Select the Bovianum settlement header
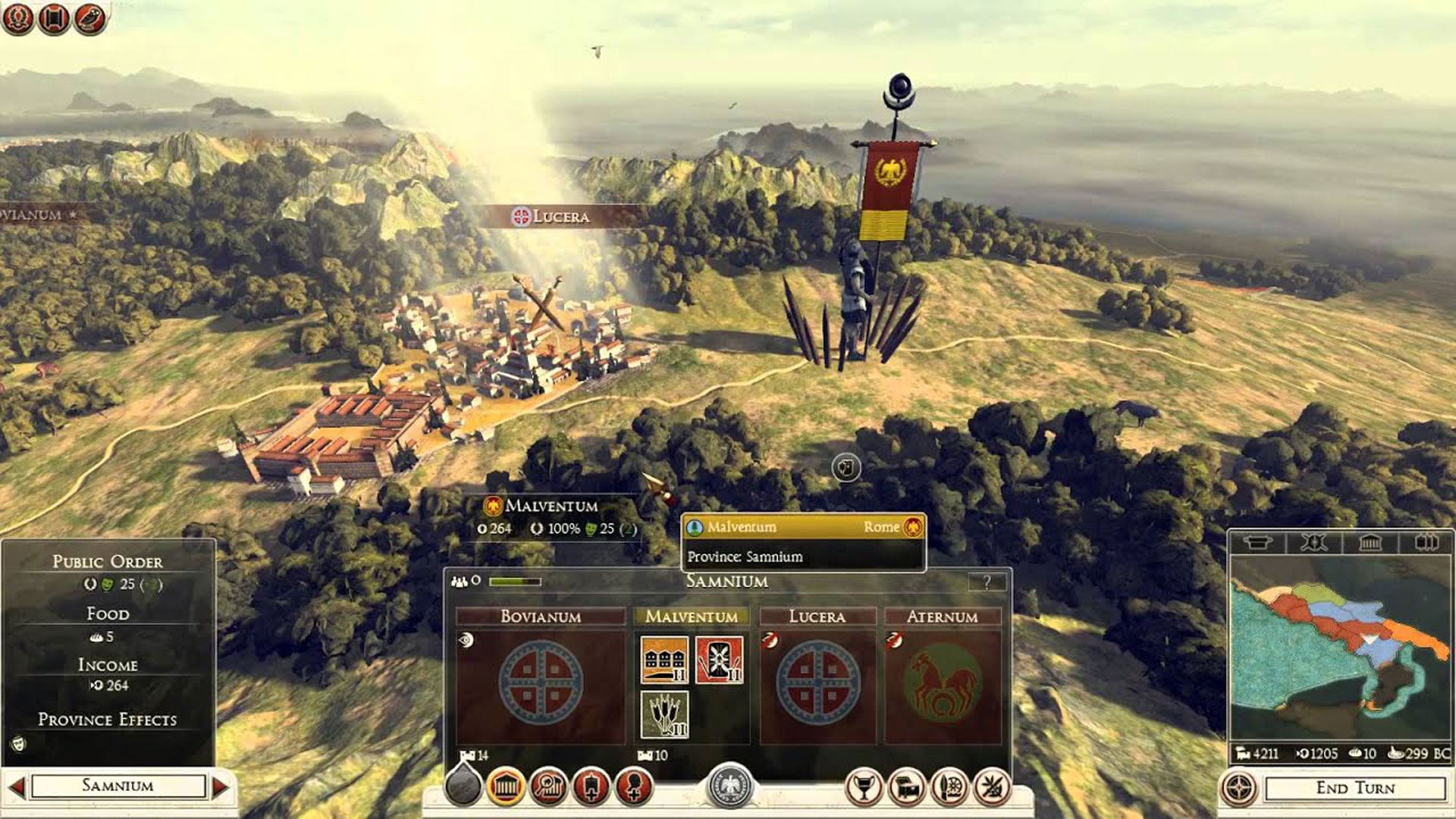Viewport: 1456px width, 819px height. coord(540,617)
